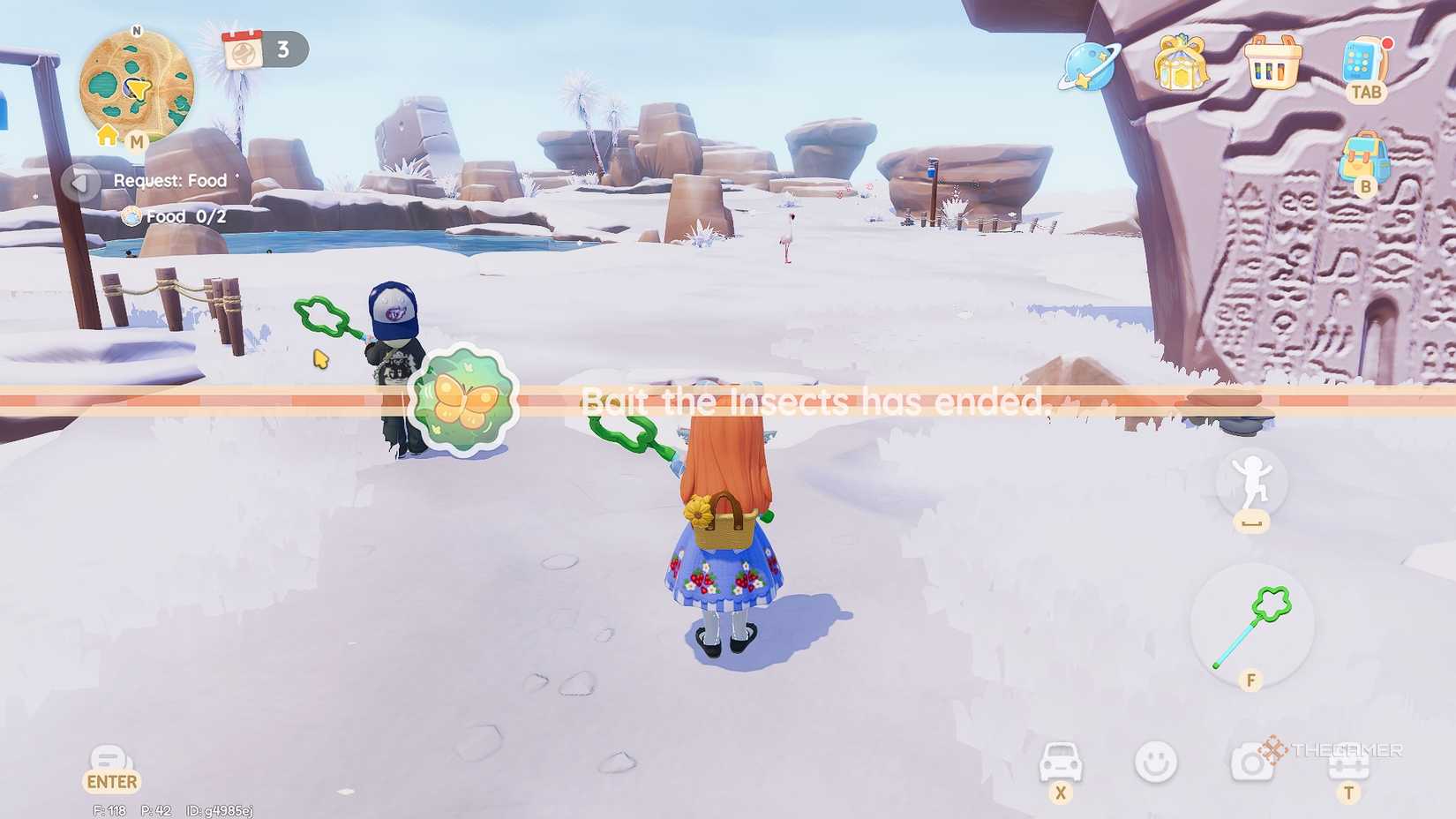Select the car vehicle icon

(x=1062, y=761)
